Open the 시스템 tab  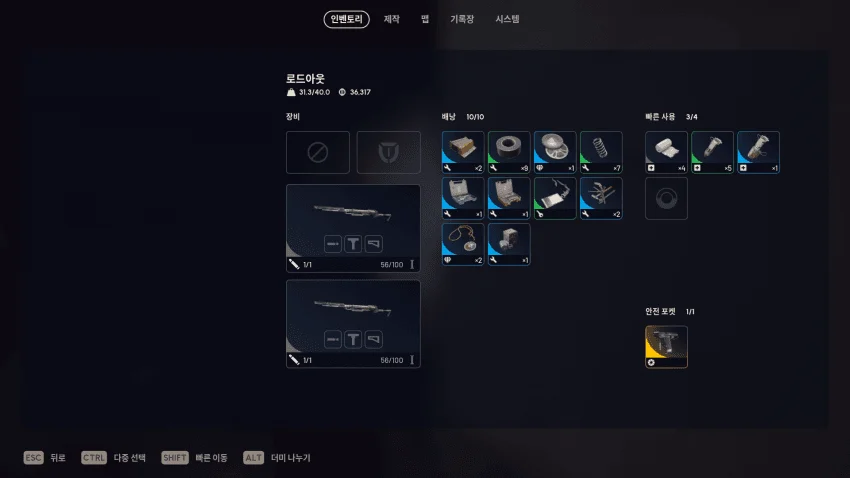tap(507, 19)
